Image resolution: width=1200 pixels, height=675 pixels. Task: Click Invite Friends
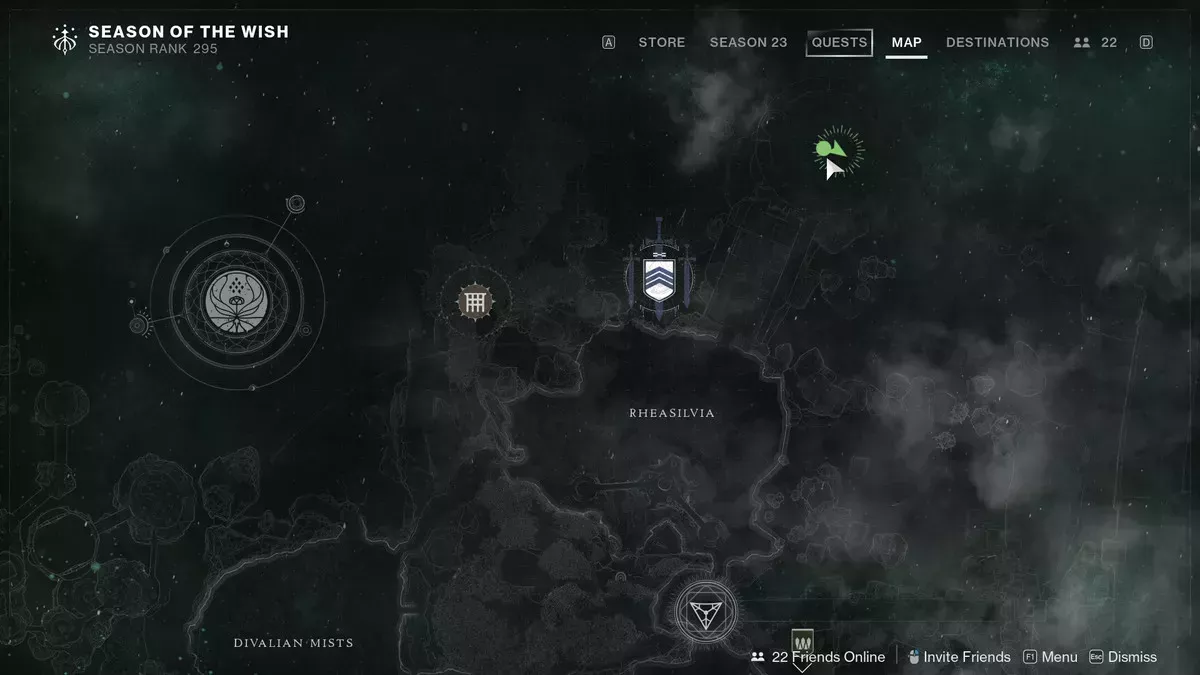tap(959, 657)
